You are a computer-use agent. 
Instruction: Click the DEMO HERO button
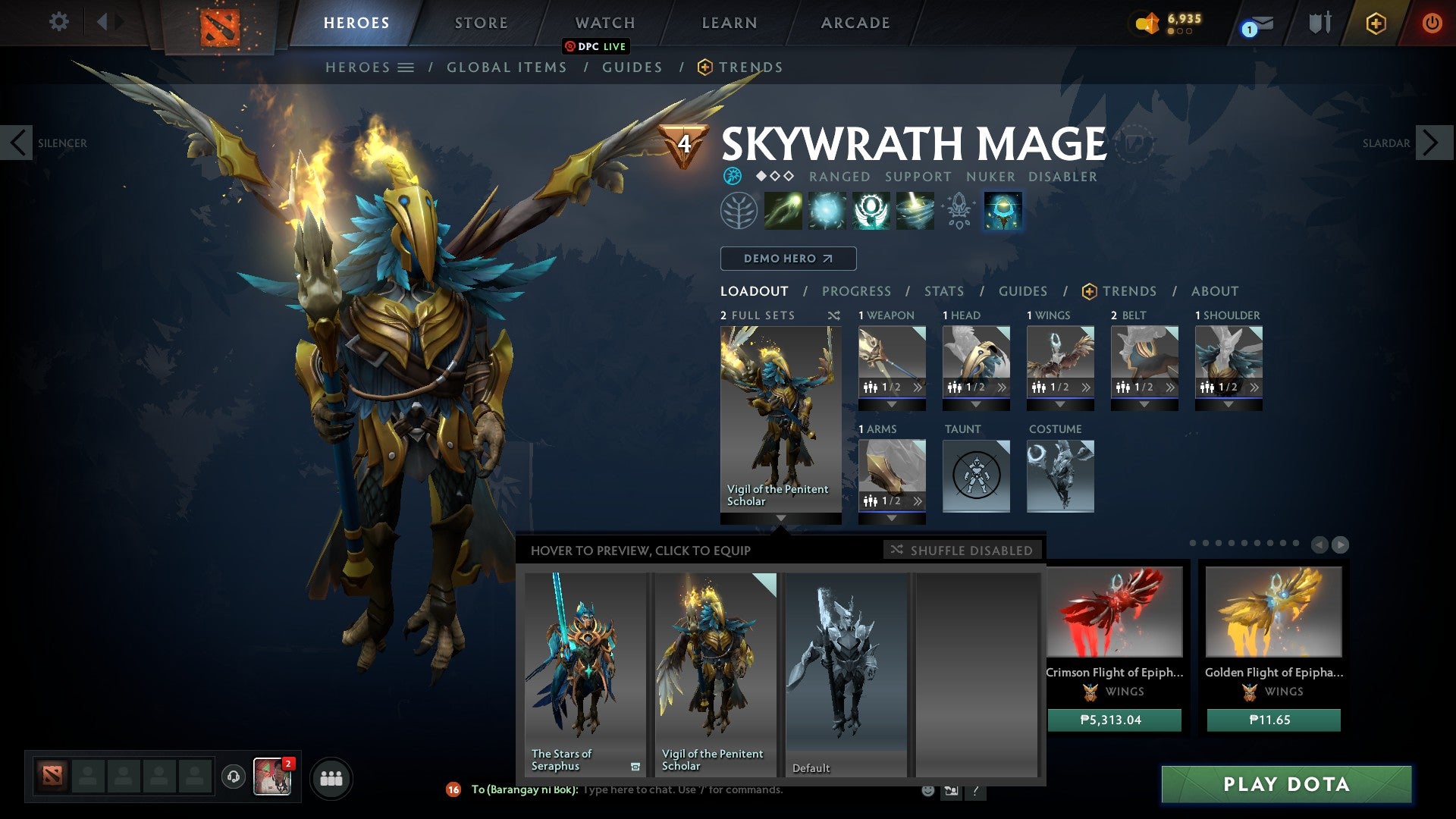pyautogui.click(x=787, y=259)
